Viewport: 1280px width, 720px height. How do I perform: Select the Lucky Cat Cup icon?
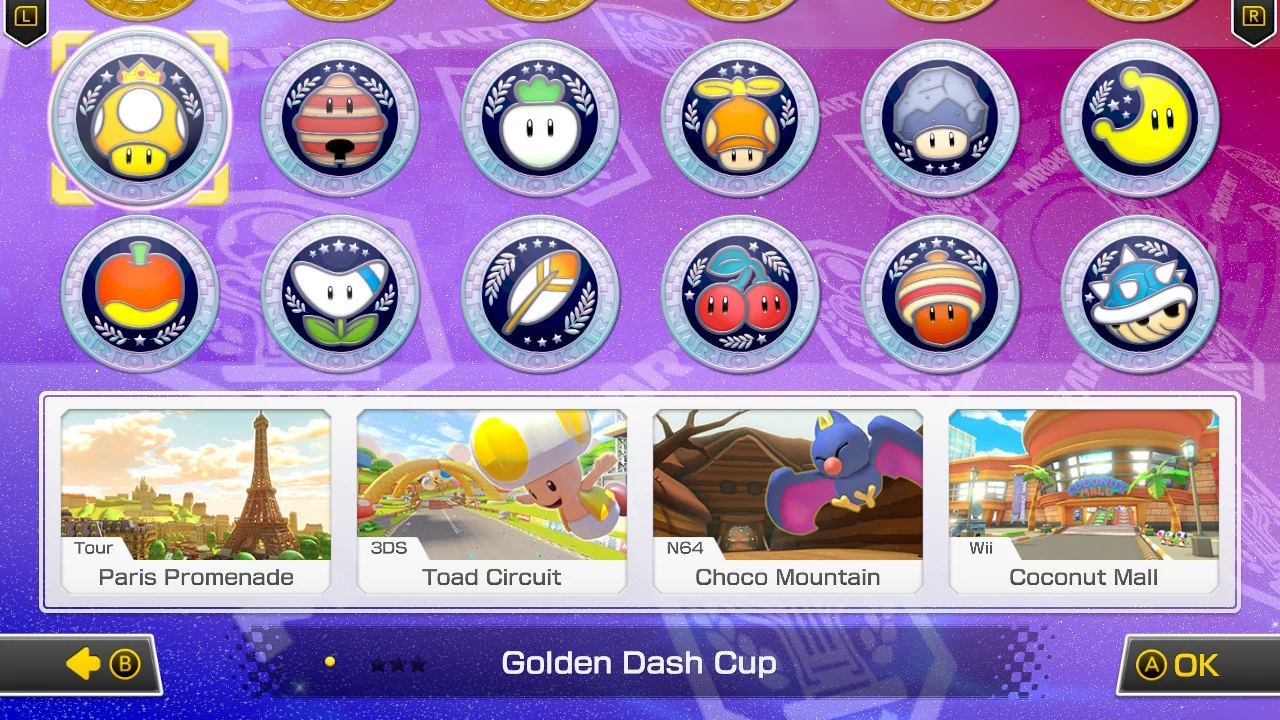click(x=340, y=117)
